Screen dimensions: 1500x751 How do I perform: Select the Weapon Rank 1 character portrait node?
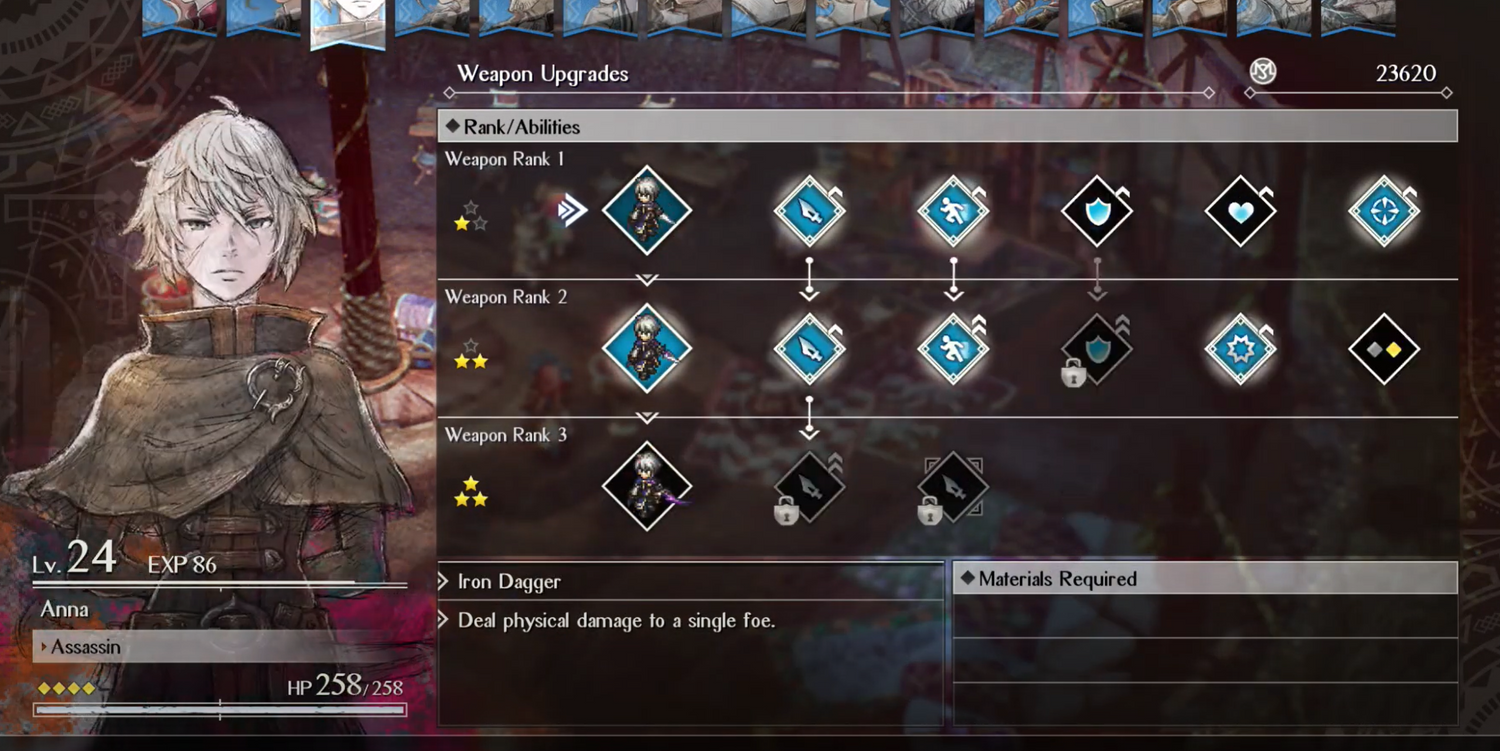click(x=647, y=211)
